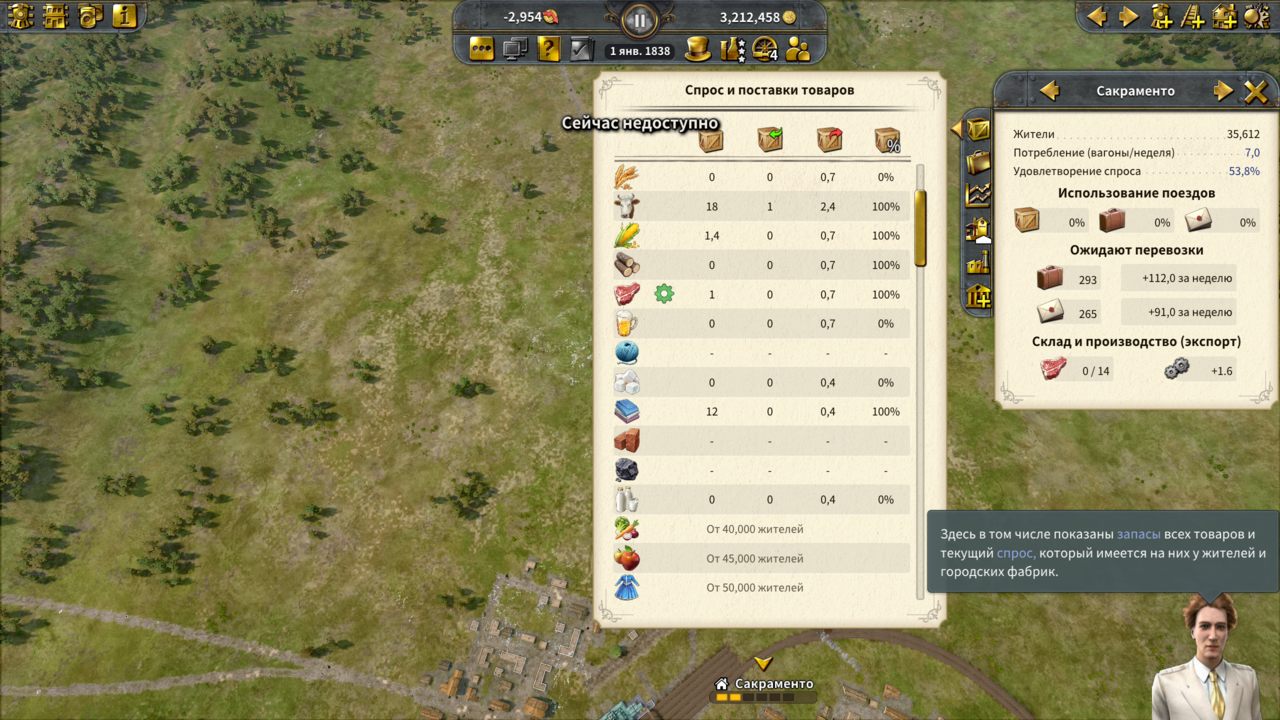Switch to the line chart statistics tab
The height and width of the screenshot is (720, 1280).
978,196
